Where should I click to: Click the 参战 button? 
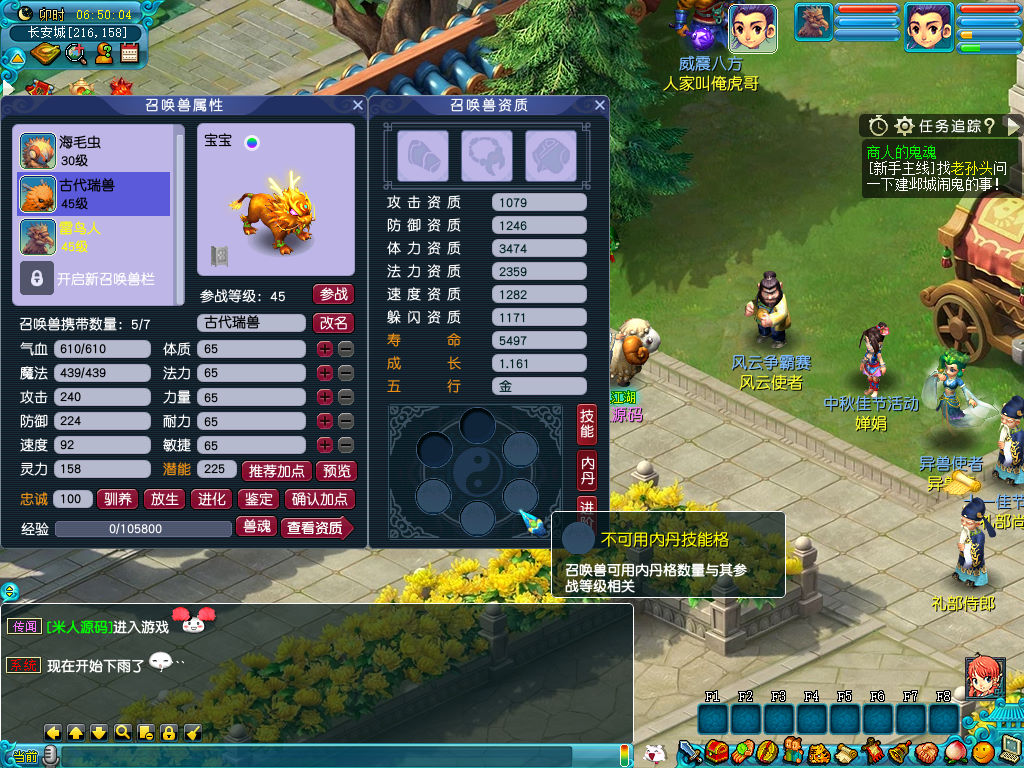point(334,294)
